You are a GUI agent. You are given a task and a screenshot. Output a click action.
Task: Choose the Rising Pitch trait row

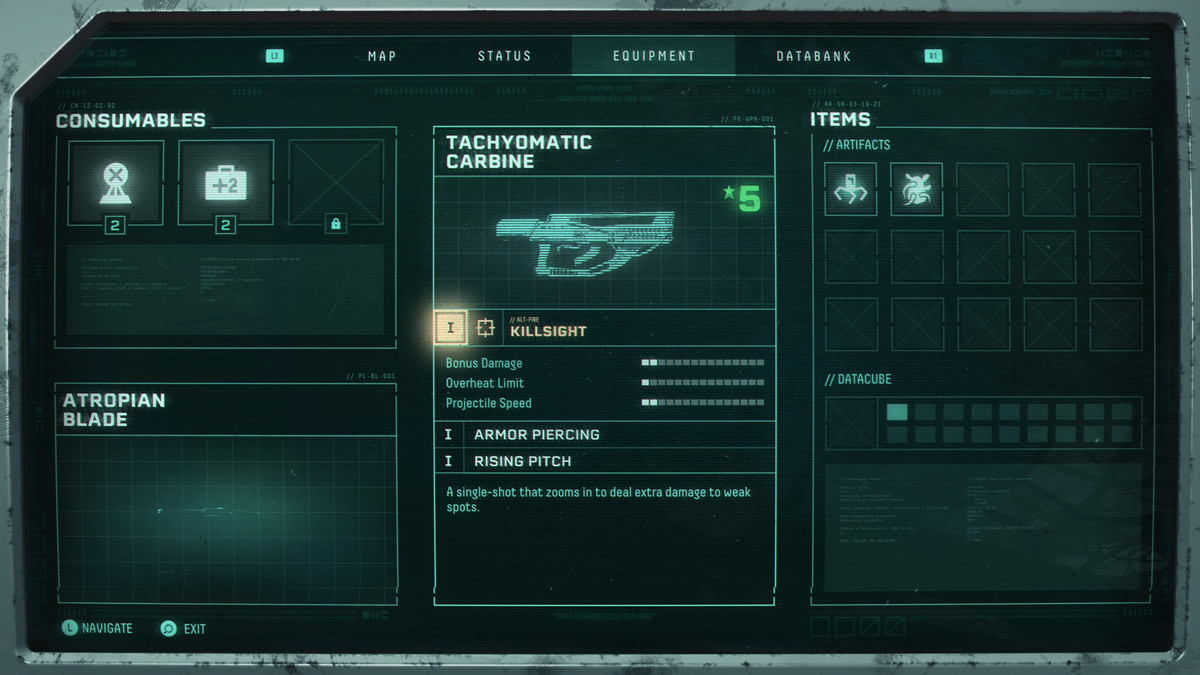pyautogui.click(x=604, y=461)
